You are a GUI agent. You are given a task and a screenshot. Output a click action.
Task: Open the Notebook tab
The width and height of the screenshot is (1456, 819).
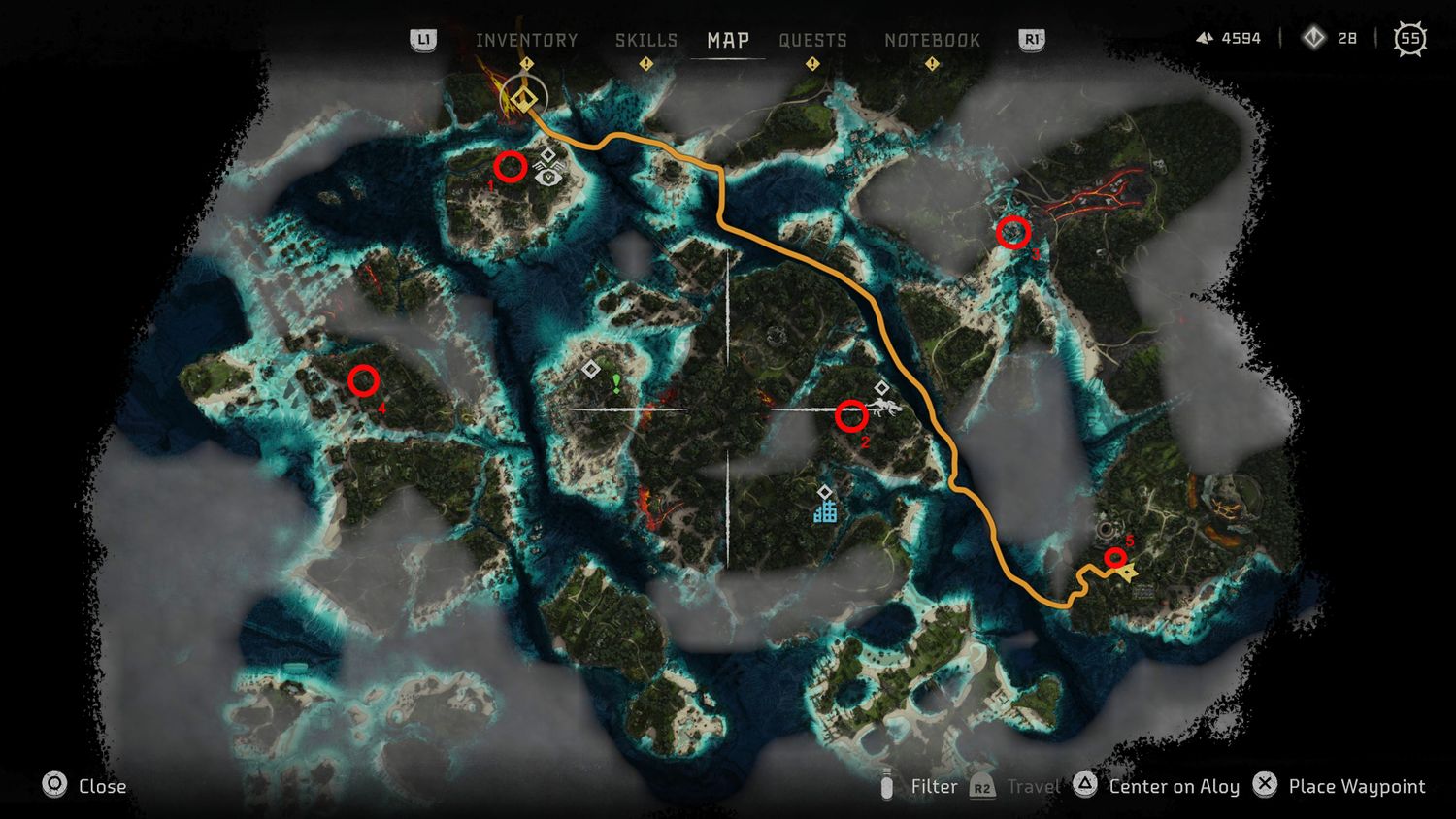[x=932, y=40]
